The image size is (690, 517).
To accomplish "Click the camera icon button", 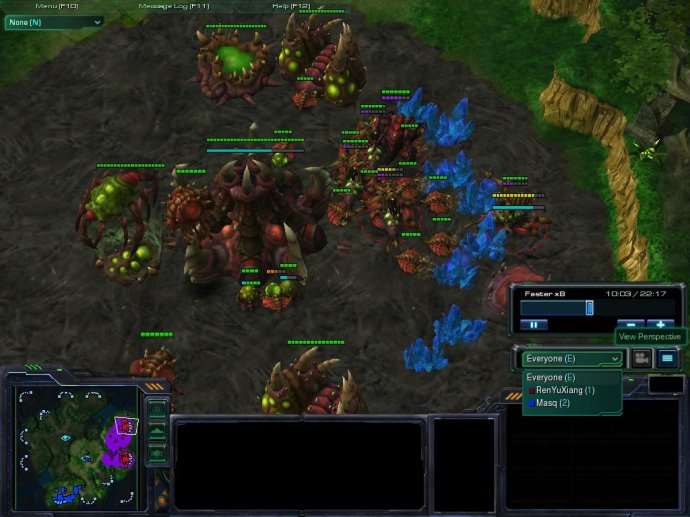I will click(641, 358).
